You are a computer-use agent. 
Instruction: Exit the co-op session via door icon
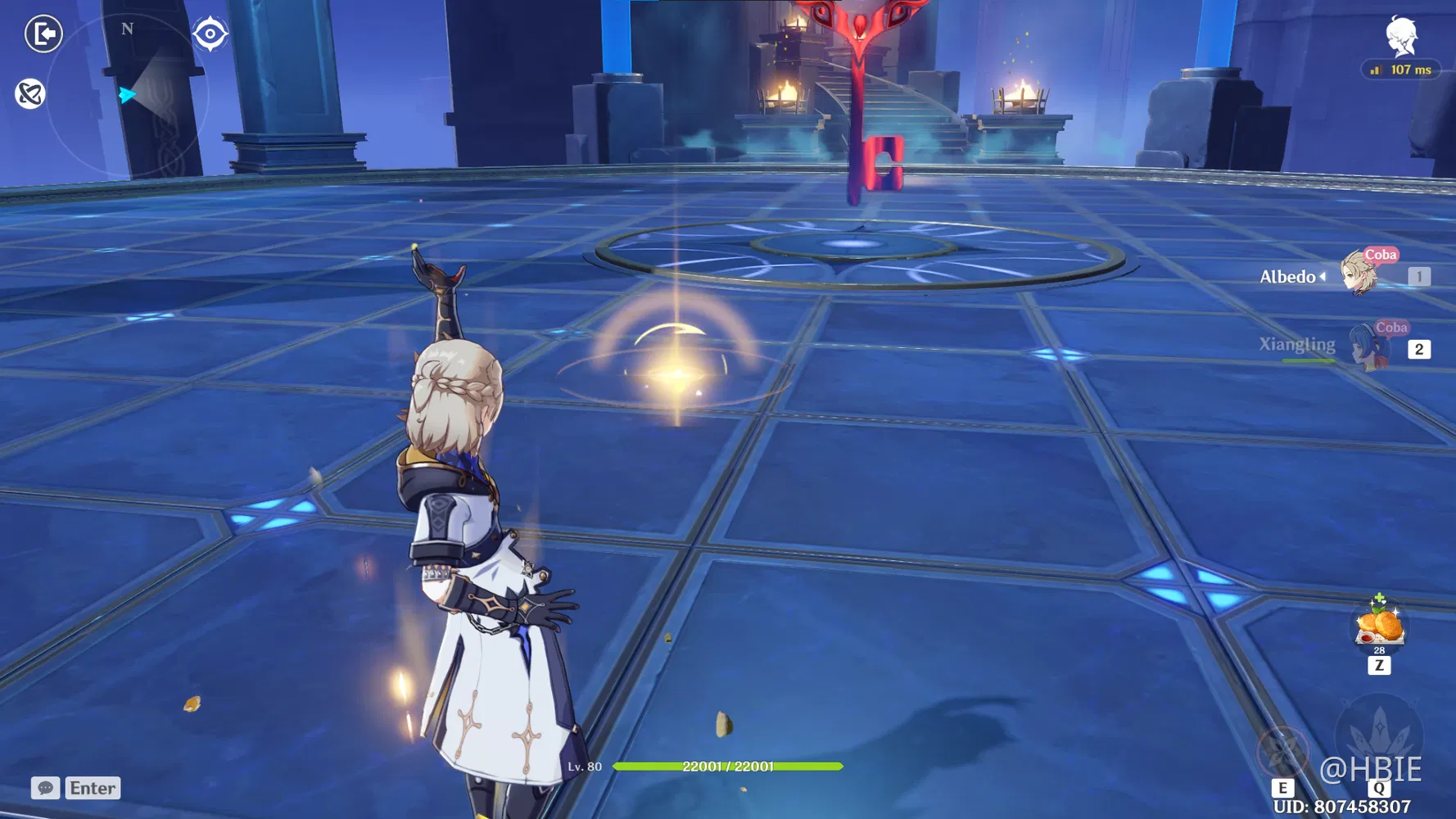click(x=44, y=34)
